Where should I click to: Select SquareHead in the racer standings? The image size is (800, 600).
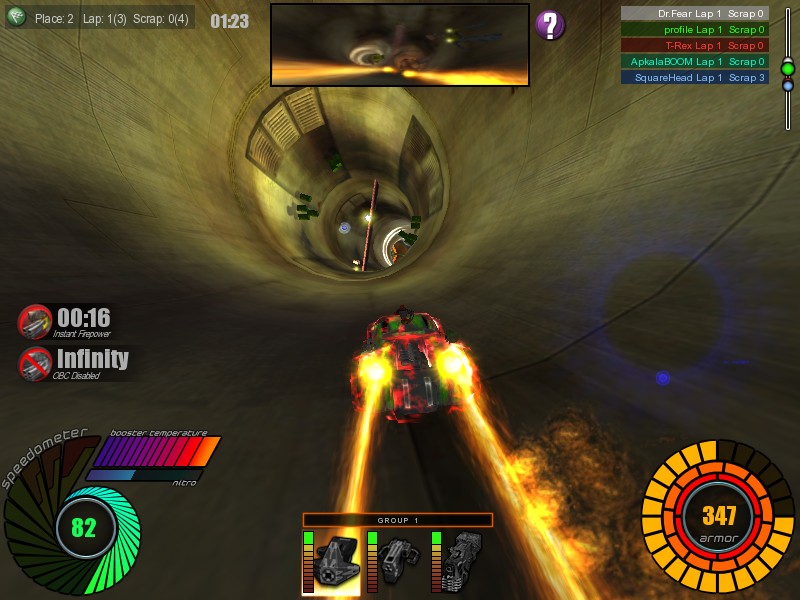694,77
